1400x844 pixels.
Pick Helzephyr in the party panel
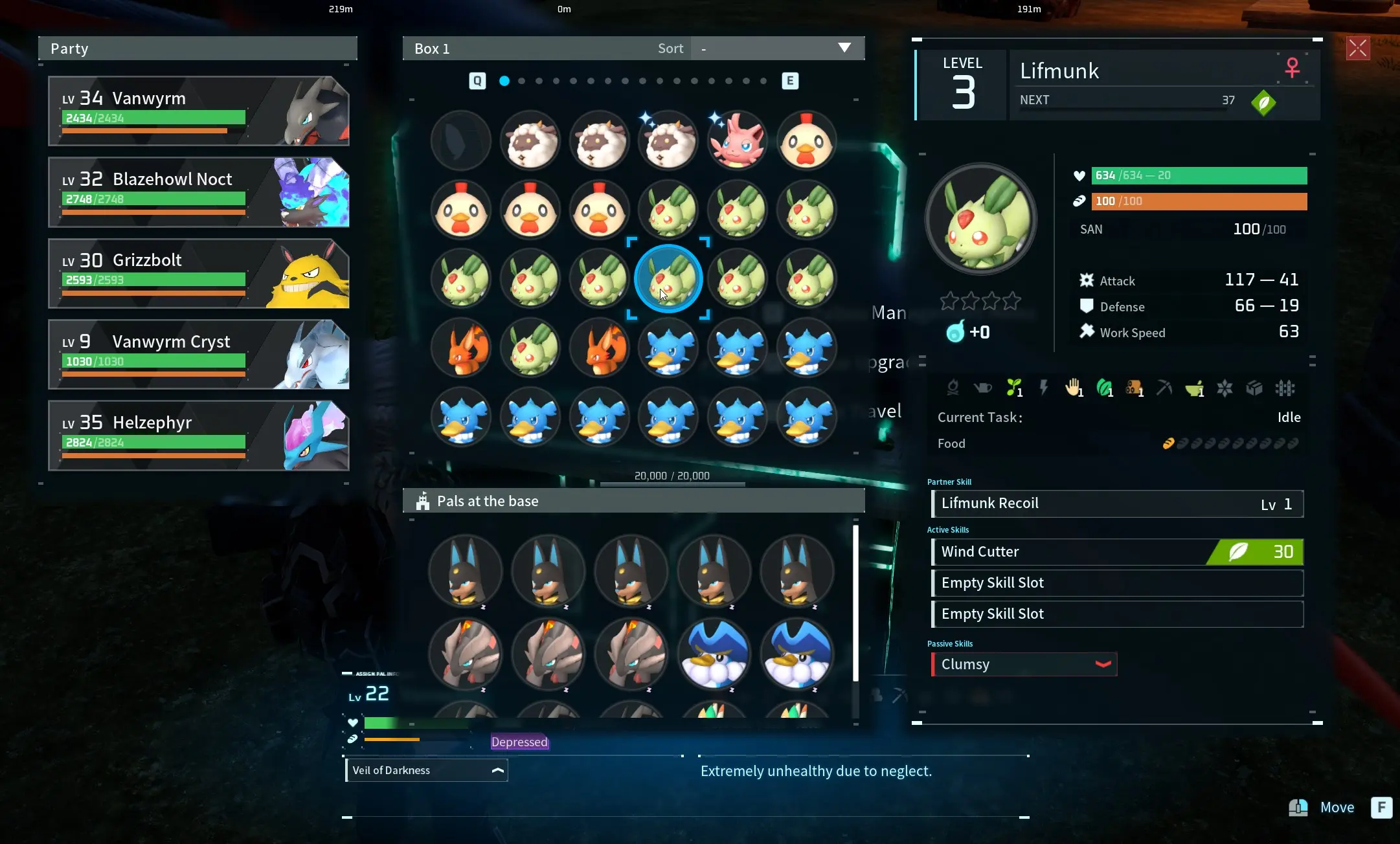199,436
